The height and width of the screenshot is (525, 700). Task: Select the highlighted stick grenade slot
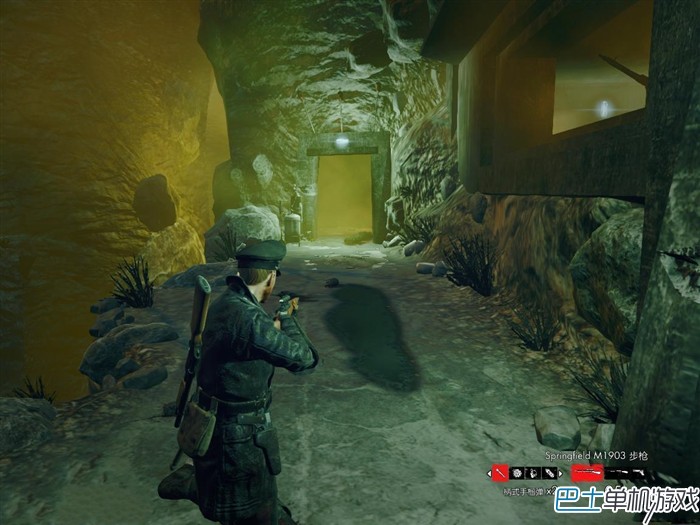coord(501,473)
